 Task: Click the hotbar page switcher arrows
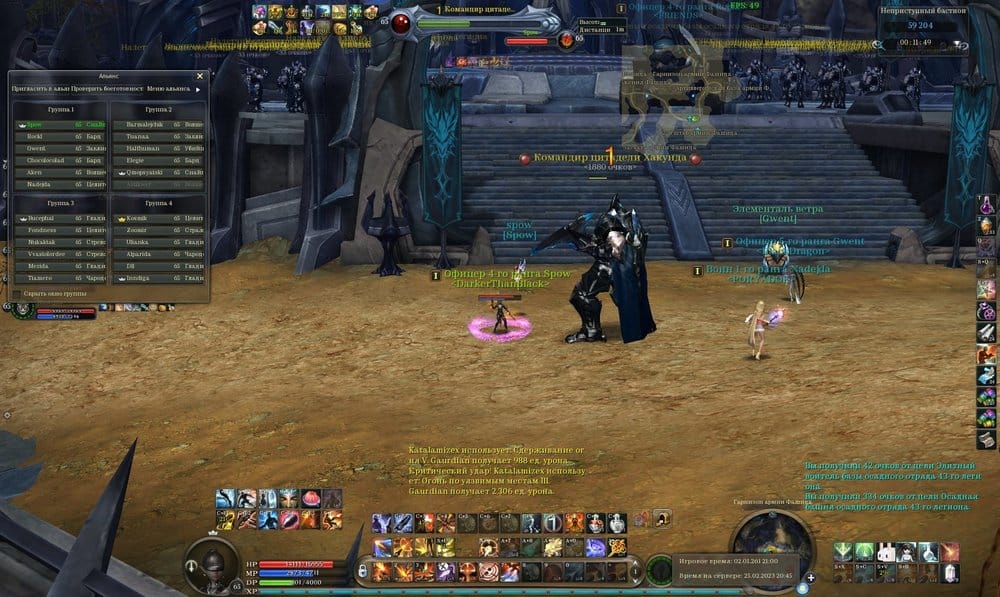[x=634, y=570]
